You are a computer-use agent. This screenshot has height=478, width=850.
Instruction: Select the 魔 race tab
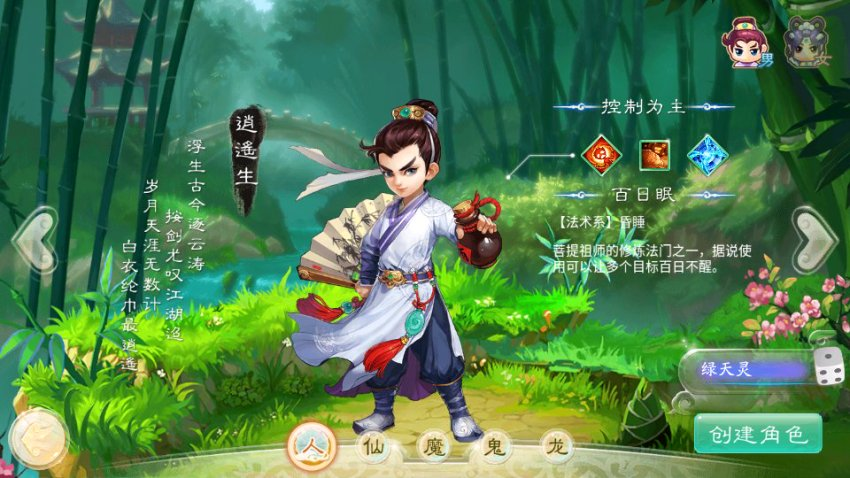[432, 446]
